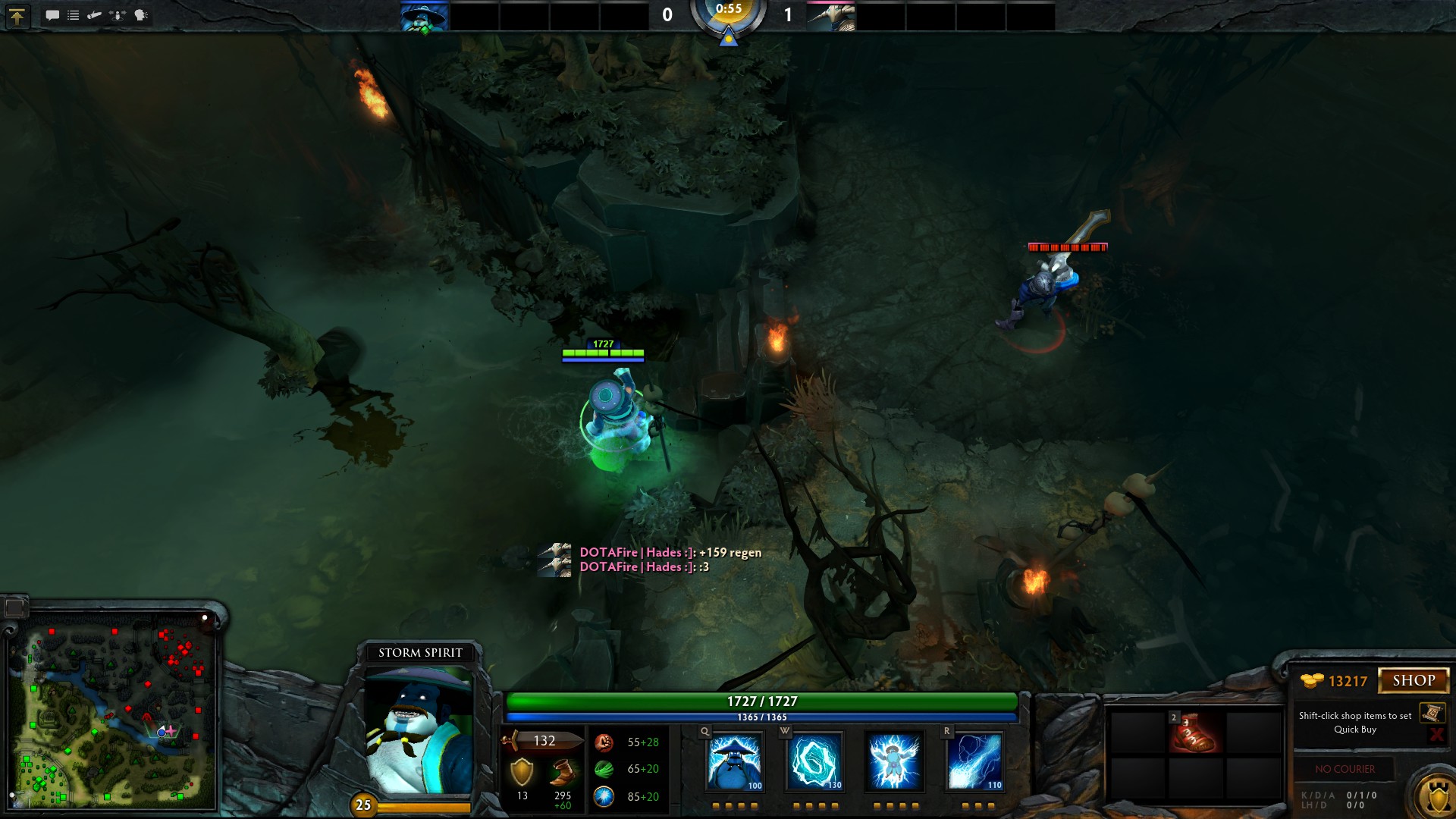Open the SHOP
The image size is (1456, 819).
pyautogui.click(x=1415, y=679)
